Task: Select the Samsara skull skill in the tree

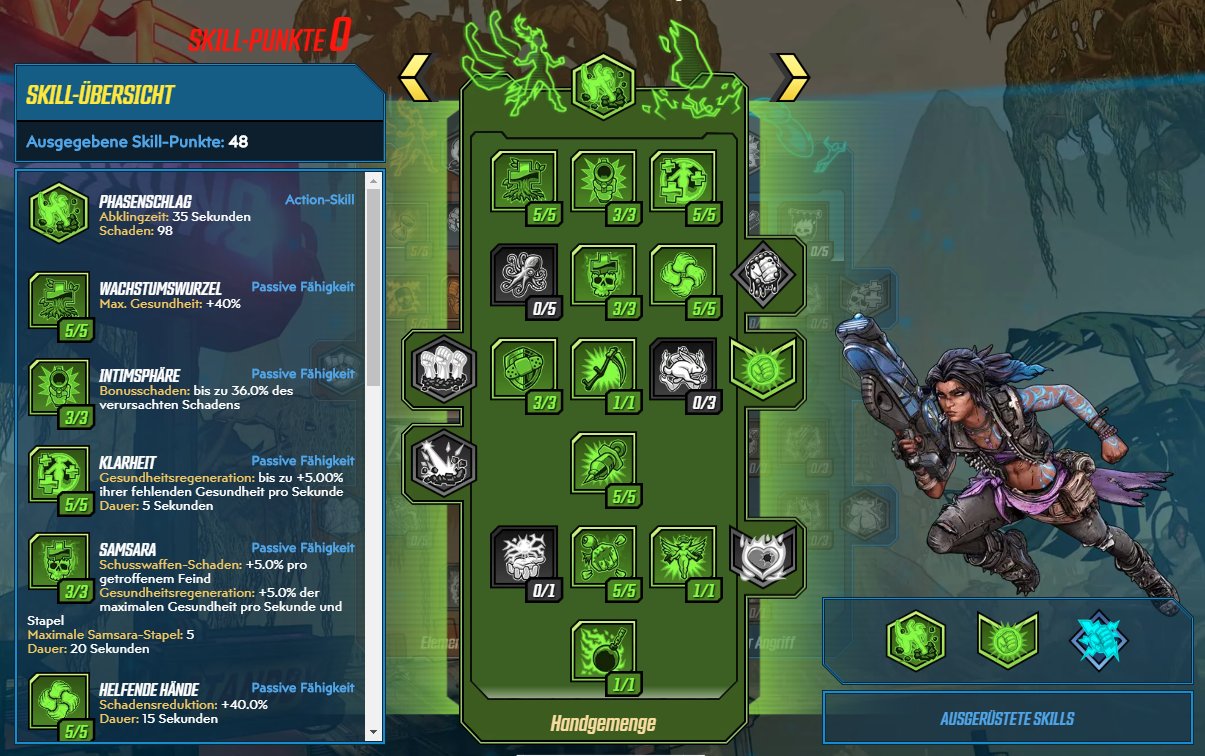Action: 604,275
